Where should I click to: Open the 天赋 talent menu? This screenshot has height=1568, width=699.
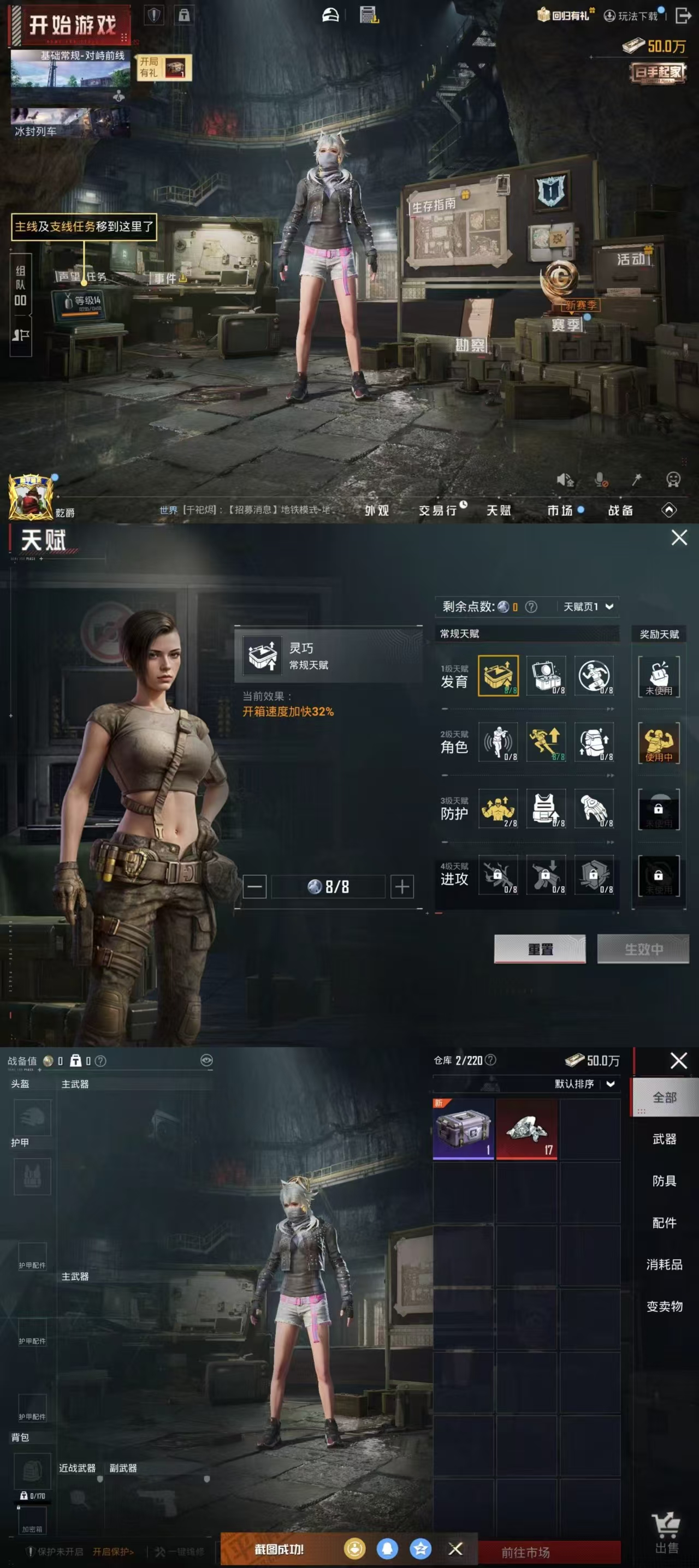[x=498, y=510]
